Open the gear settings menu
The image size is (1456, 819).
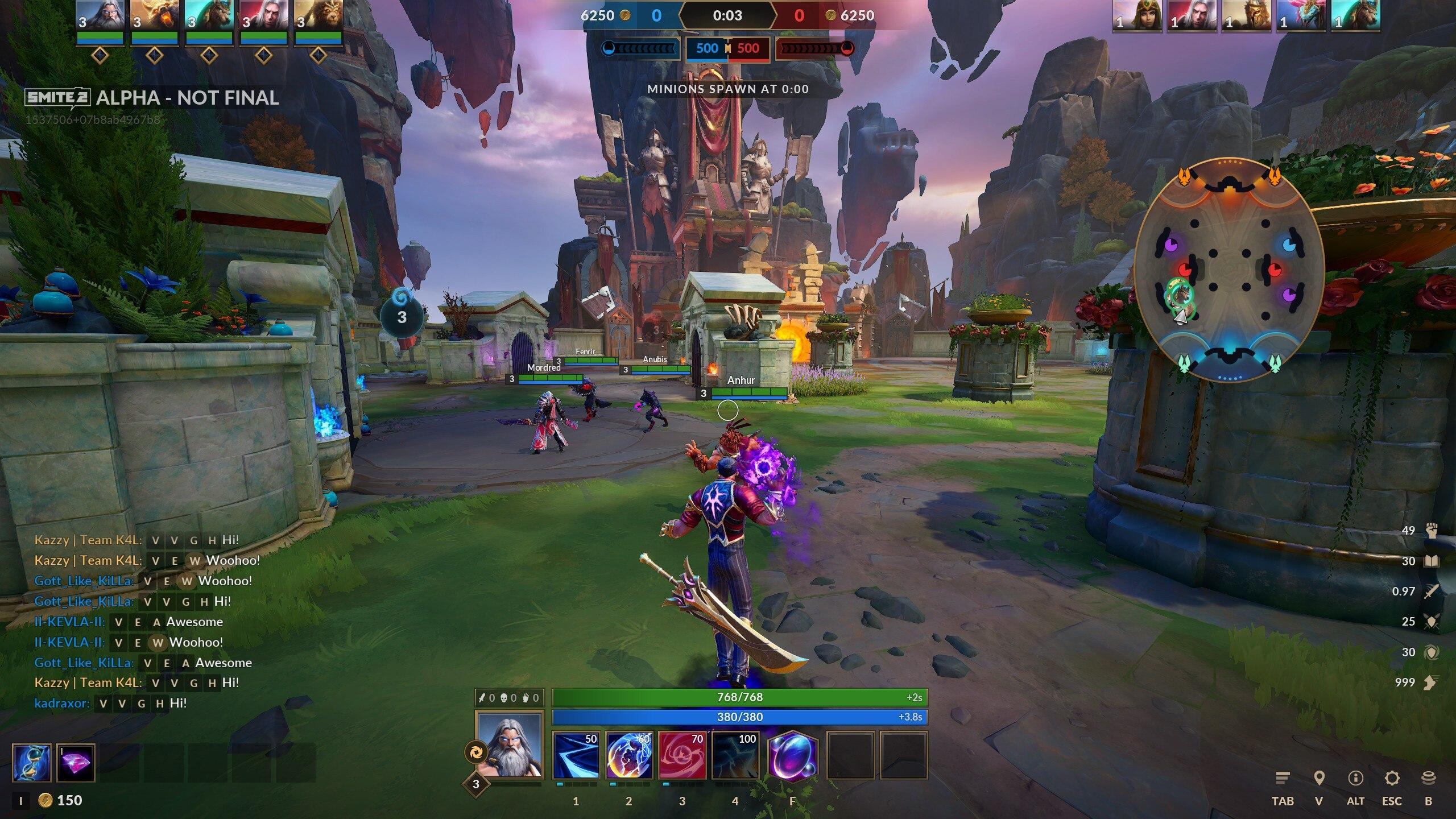[x=1392, y=778]
